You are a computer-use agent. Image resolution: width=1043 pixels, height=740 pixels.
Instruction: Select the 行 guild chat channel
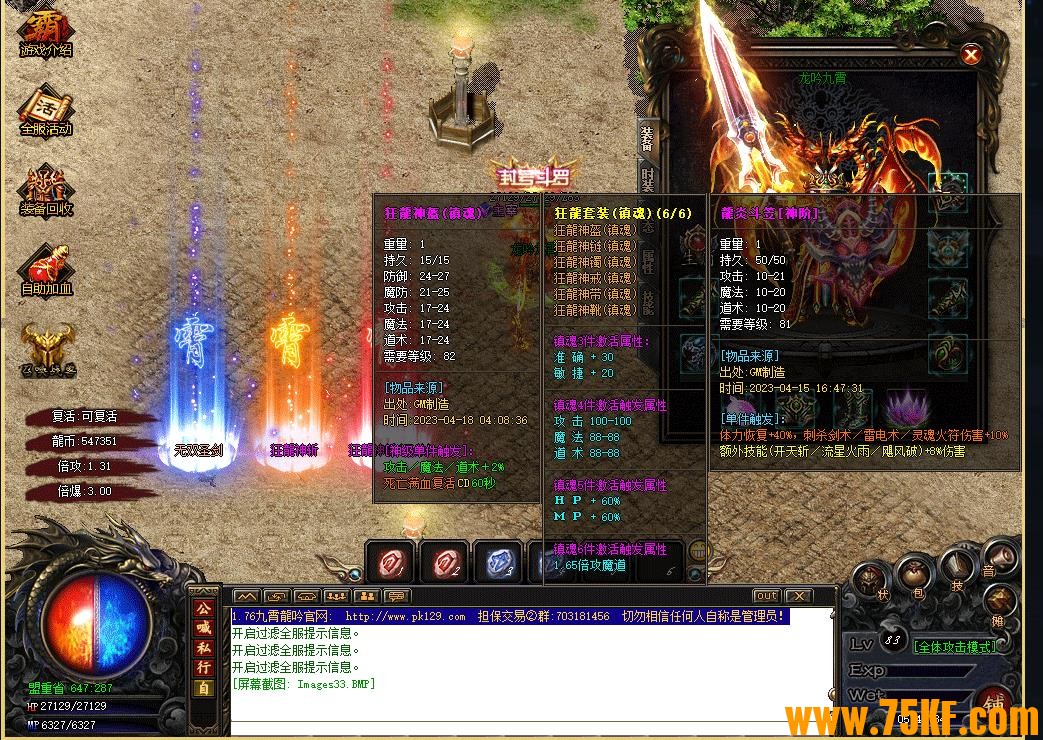203,667
